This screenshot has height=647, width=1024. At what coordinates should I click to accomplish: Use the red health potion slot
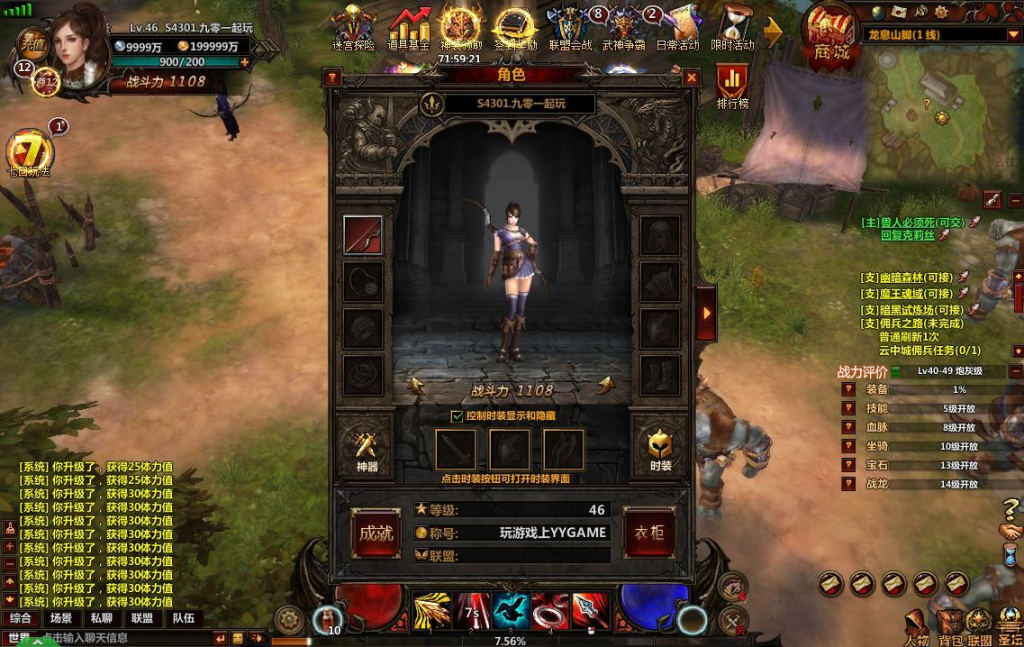click(x=326, y=618)
